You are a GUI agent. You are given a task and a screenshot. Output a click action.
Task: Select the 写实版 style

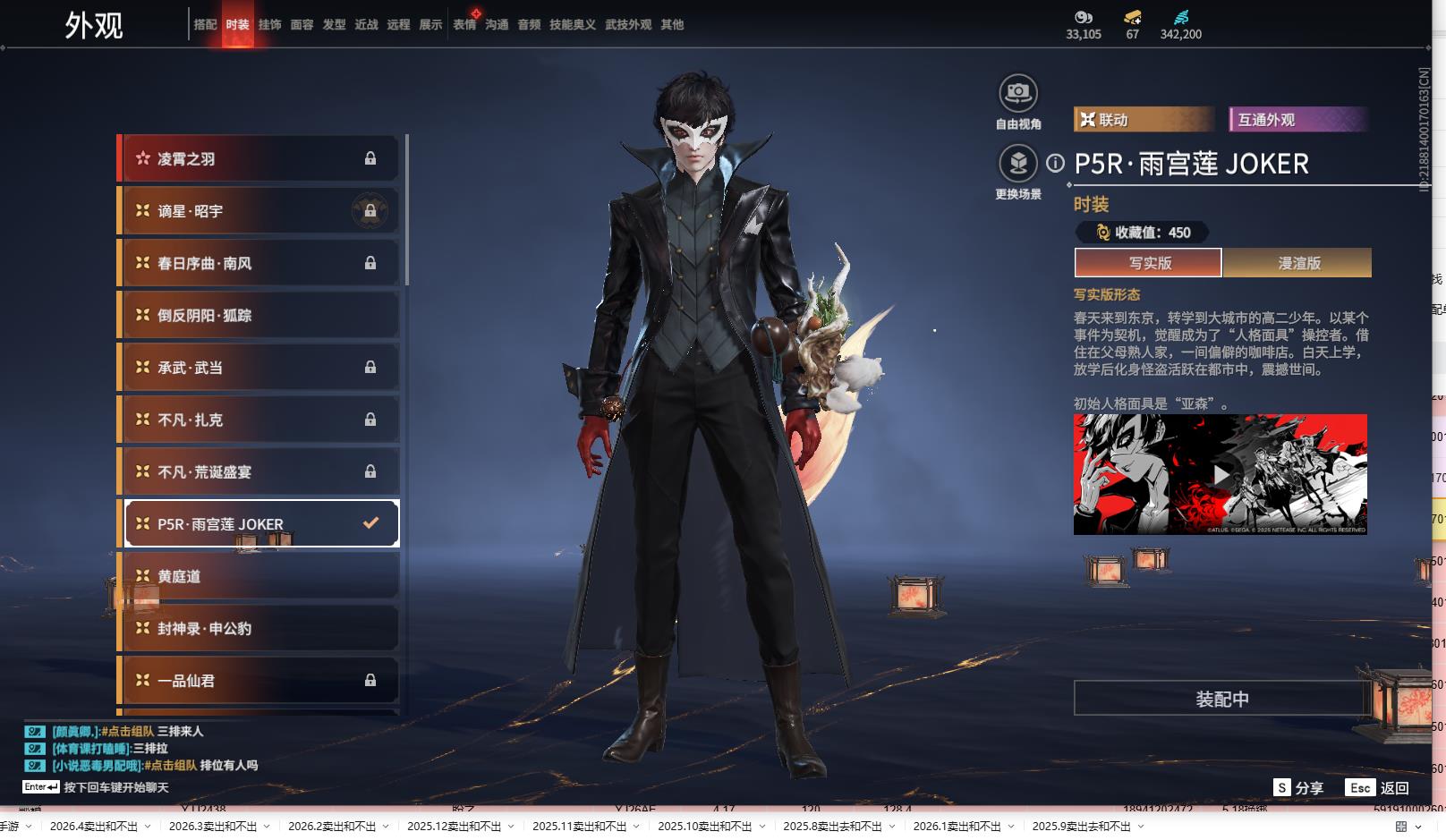(1149, 263)
